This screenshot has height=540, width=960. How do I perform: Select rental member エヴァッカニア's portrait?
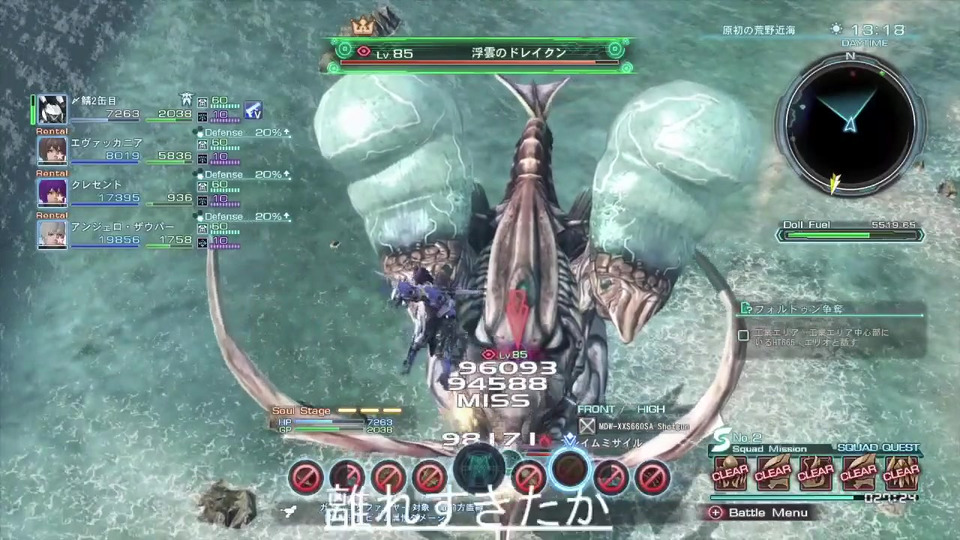pos(53,150)
